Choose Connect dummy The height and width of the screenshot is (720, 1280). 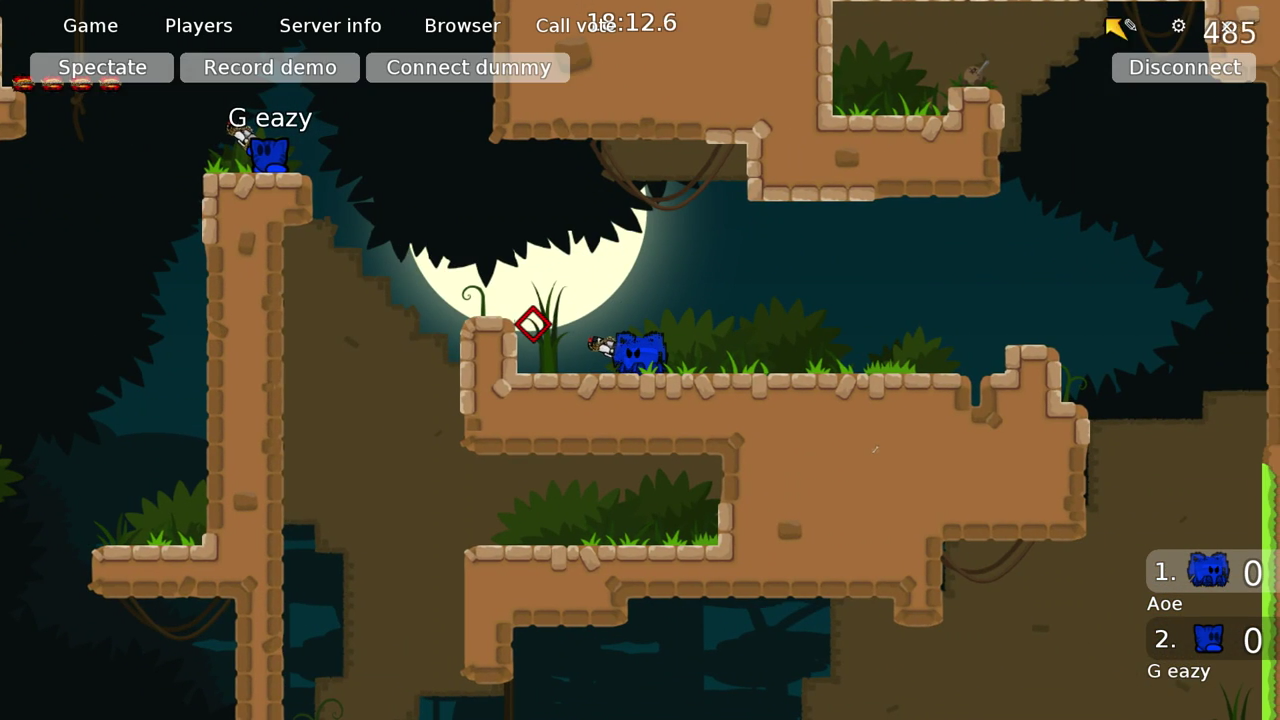(x=468, y=67)
